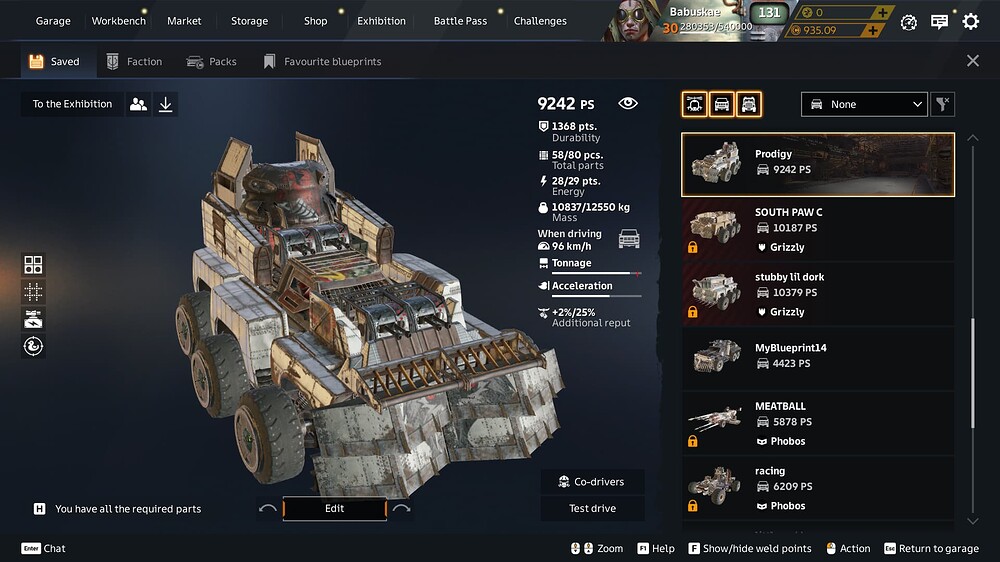Select the Prodigy blueprint

[818, 164]
